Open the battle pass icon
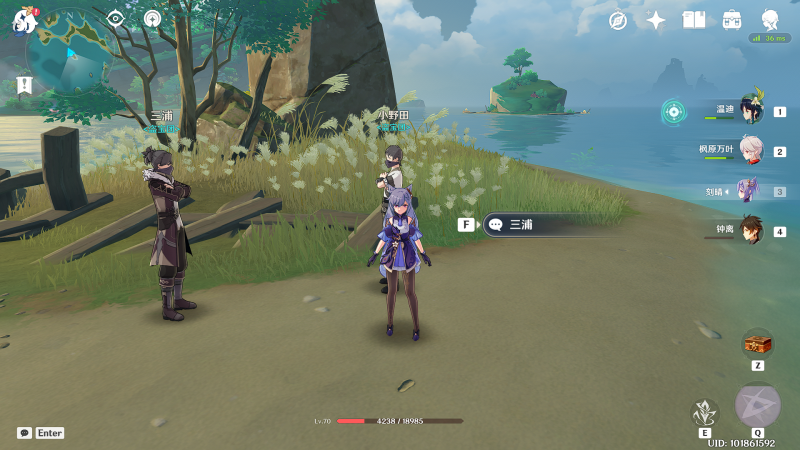The width and height of the screenshot is (800, 450). tap(732, 20)
